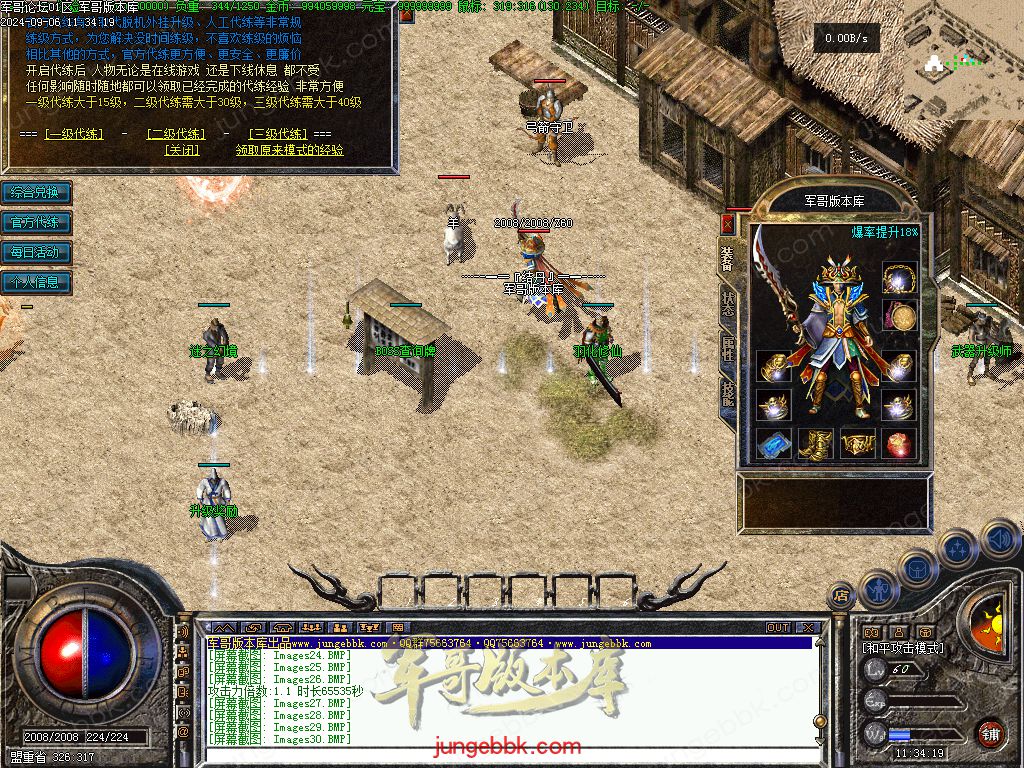Choose the 一级代练 dialogue option

click(74, 134)
